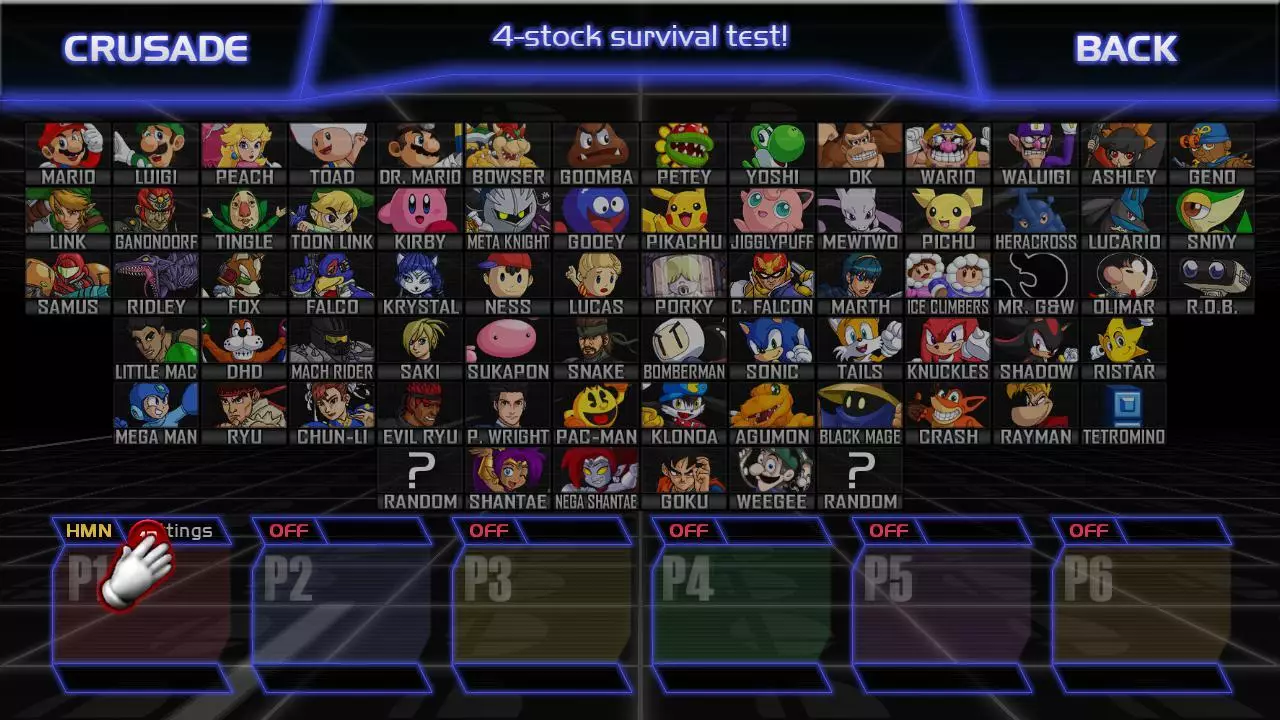The height and width of the screenshot is (720, 1280).
Task: Choose Crash Bandicoot's portrait
Action: [946, 407]
